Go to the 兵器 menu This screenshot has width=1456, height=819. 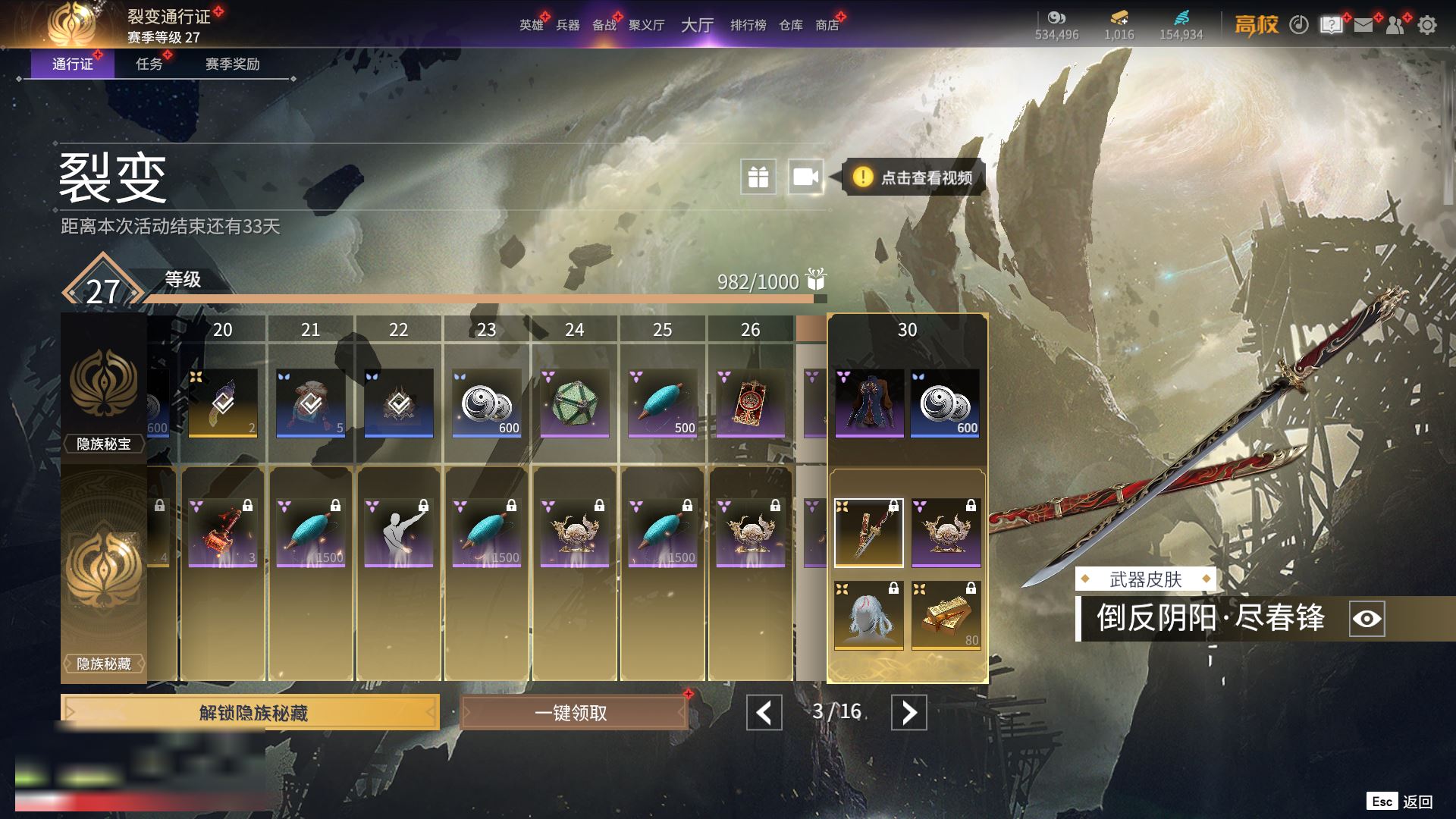[x=567, y=25]
